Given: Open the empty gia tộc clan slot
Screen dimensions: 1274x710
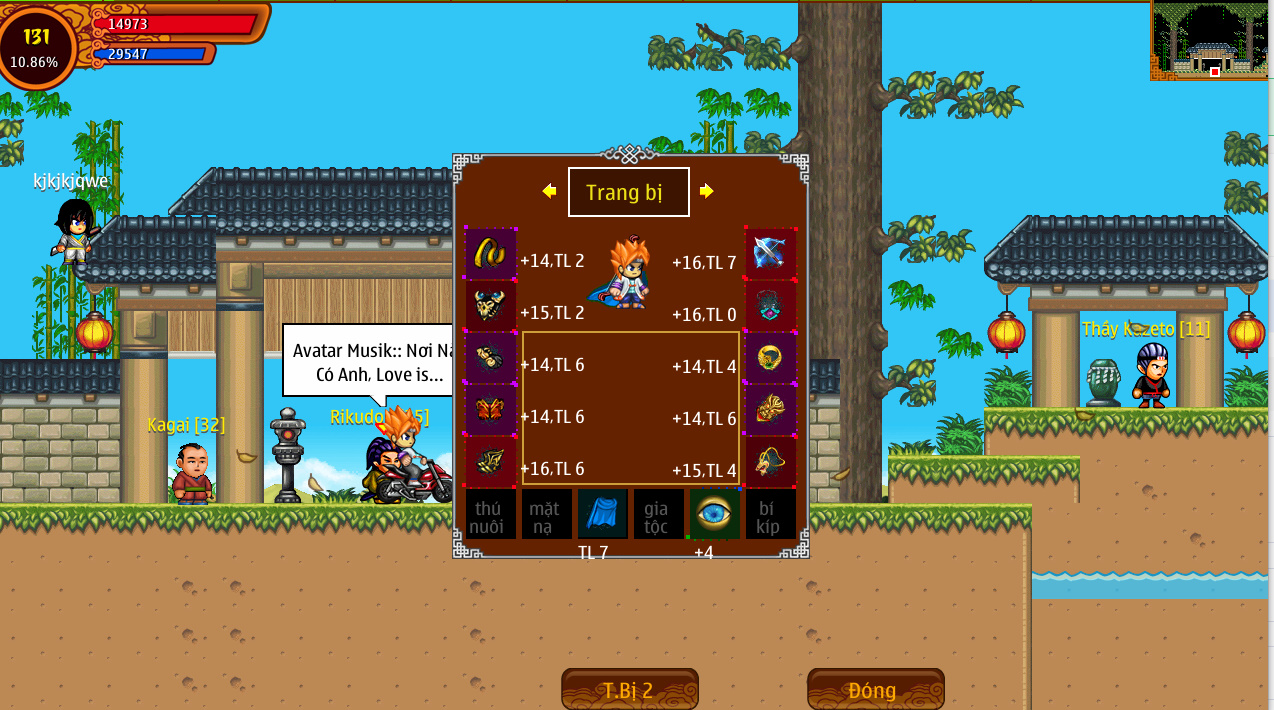Looking at the screenshot, I should coord(658,514).
